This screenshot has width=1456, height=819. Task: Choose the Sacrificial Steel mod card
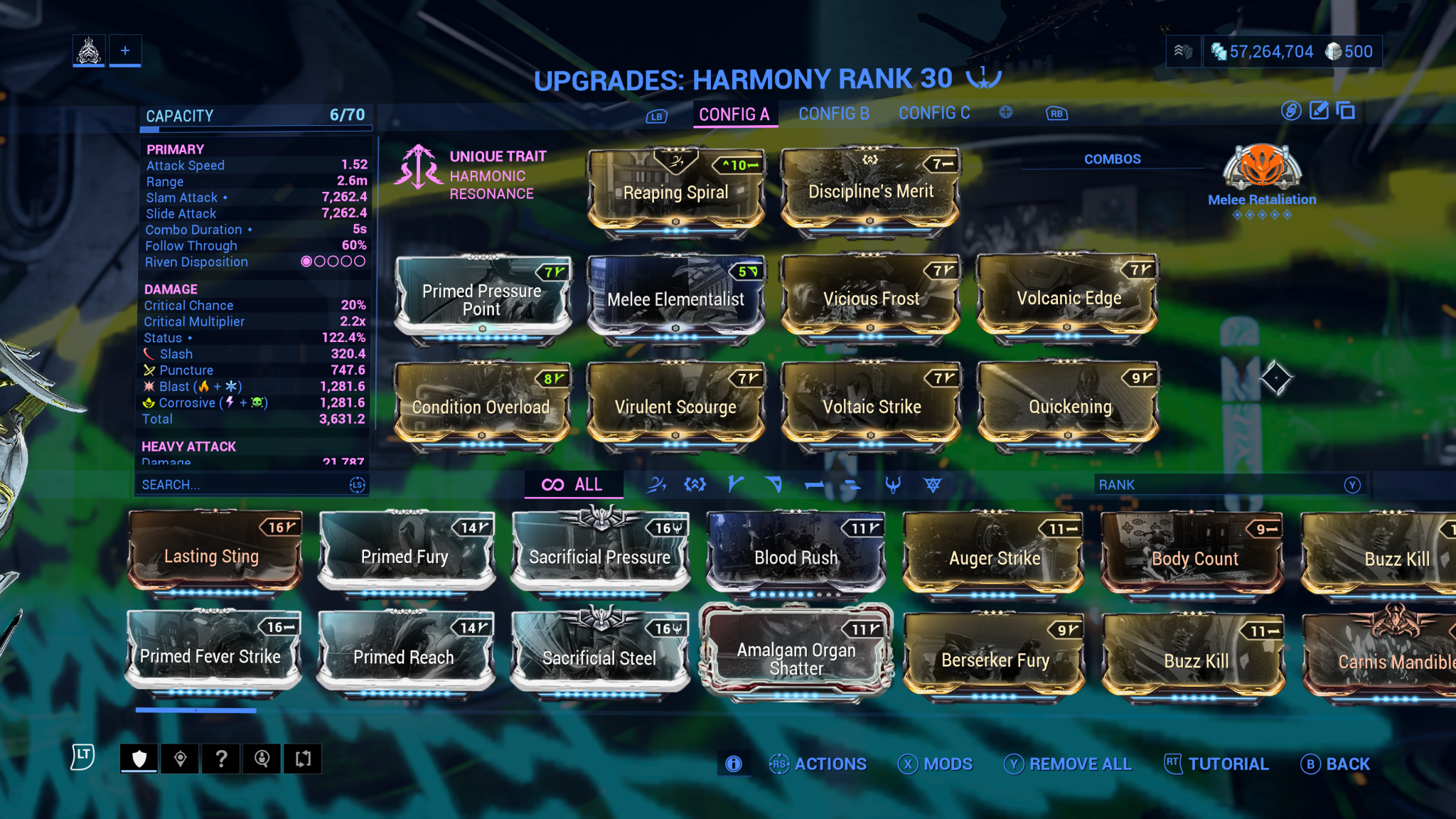(x=599, y=658)
